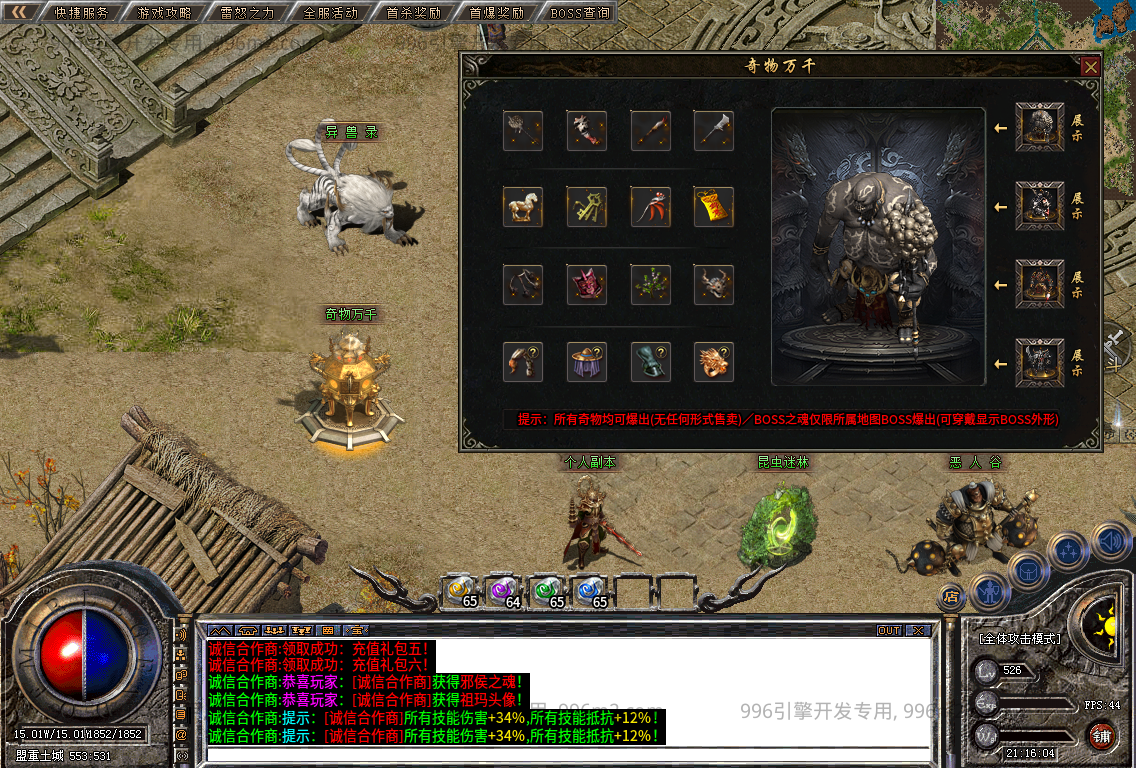Select the yellow talisman pouch icon
This screenshot has width=1136, height=768.
[x=714, y=207]
